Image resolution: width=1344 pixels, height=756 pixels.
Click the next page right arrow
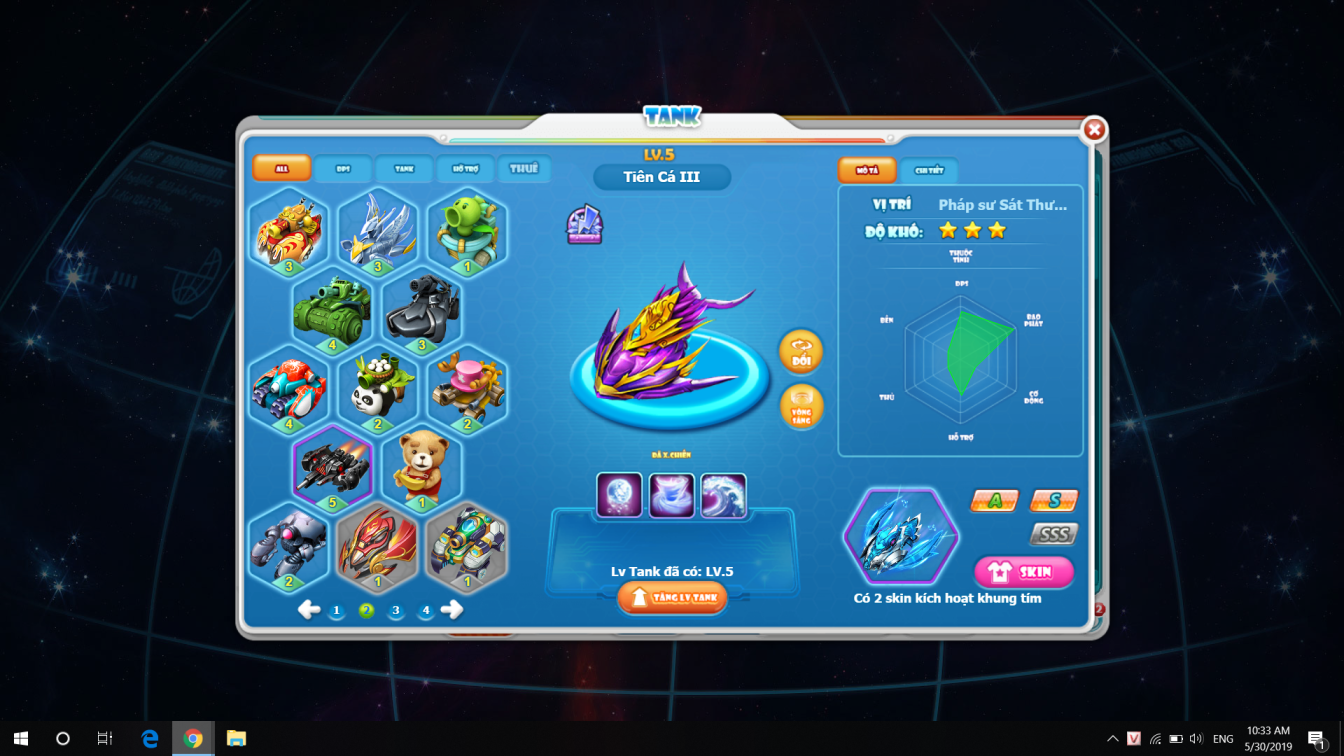(x=452, y=610)
